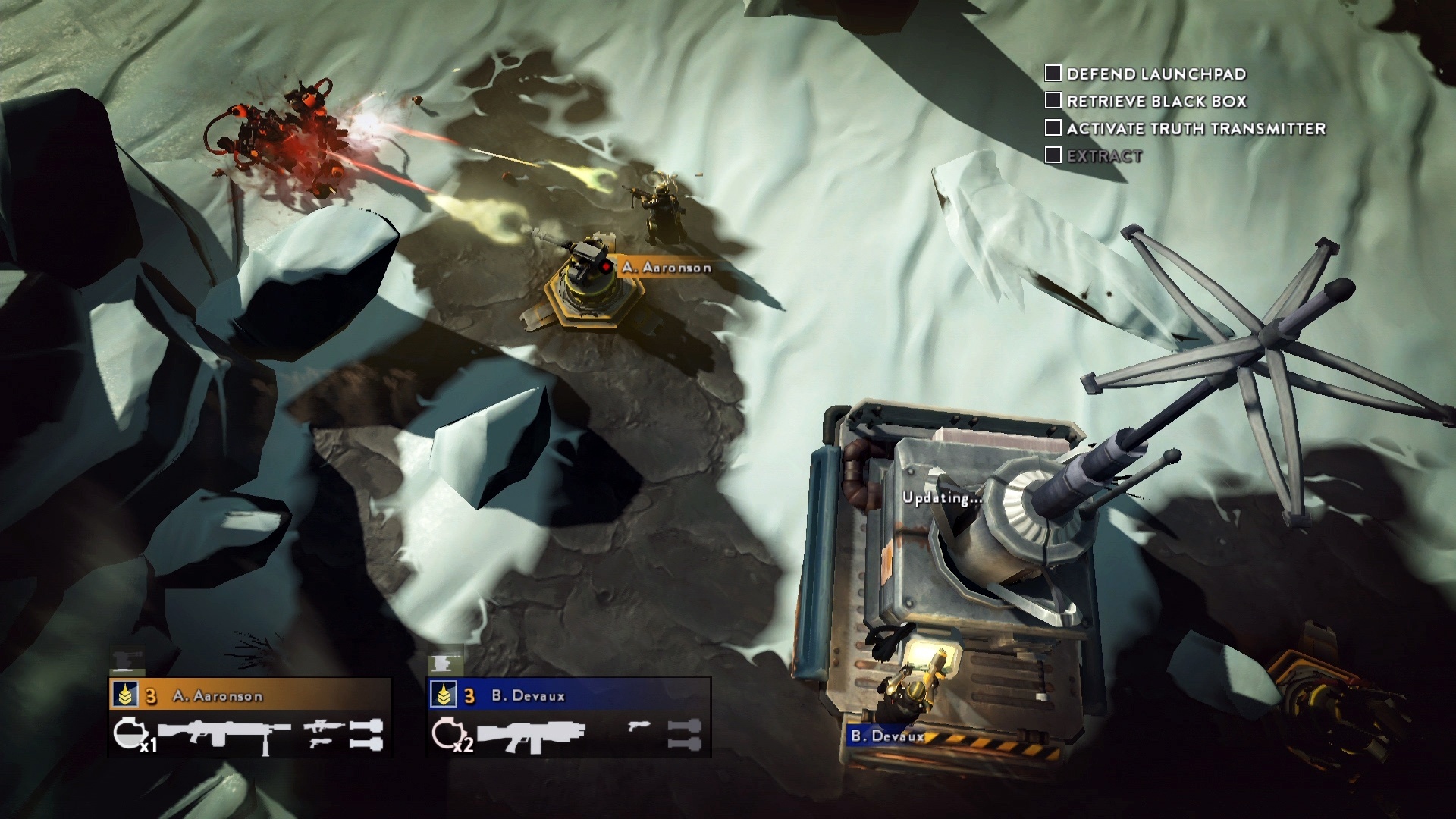Check the ACTIVATE TRUTH TRANSMITTER objective checkbox
The height and width of the screenshot is (819, 1456).
(1053, 128)
